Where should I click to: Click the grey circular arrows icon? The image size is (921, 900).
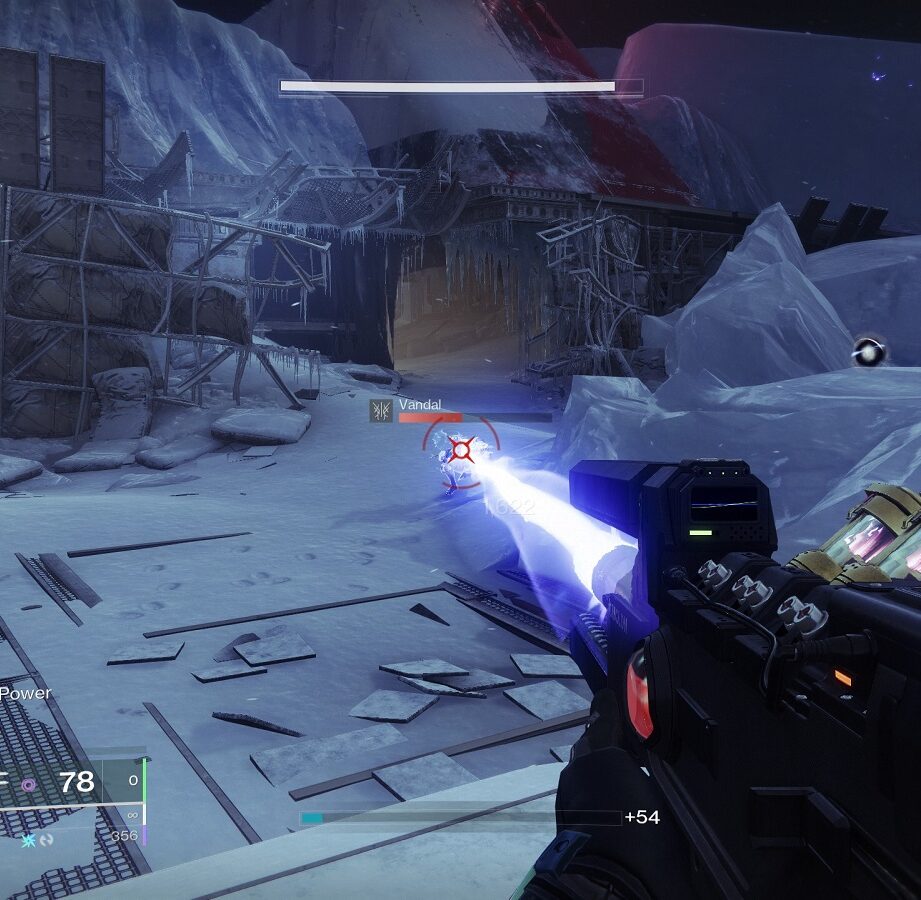[46, 840]
